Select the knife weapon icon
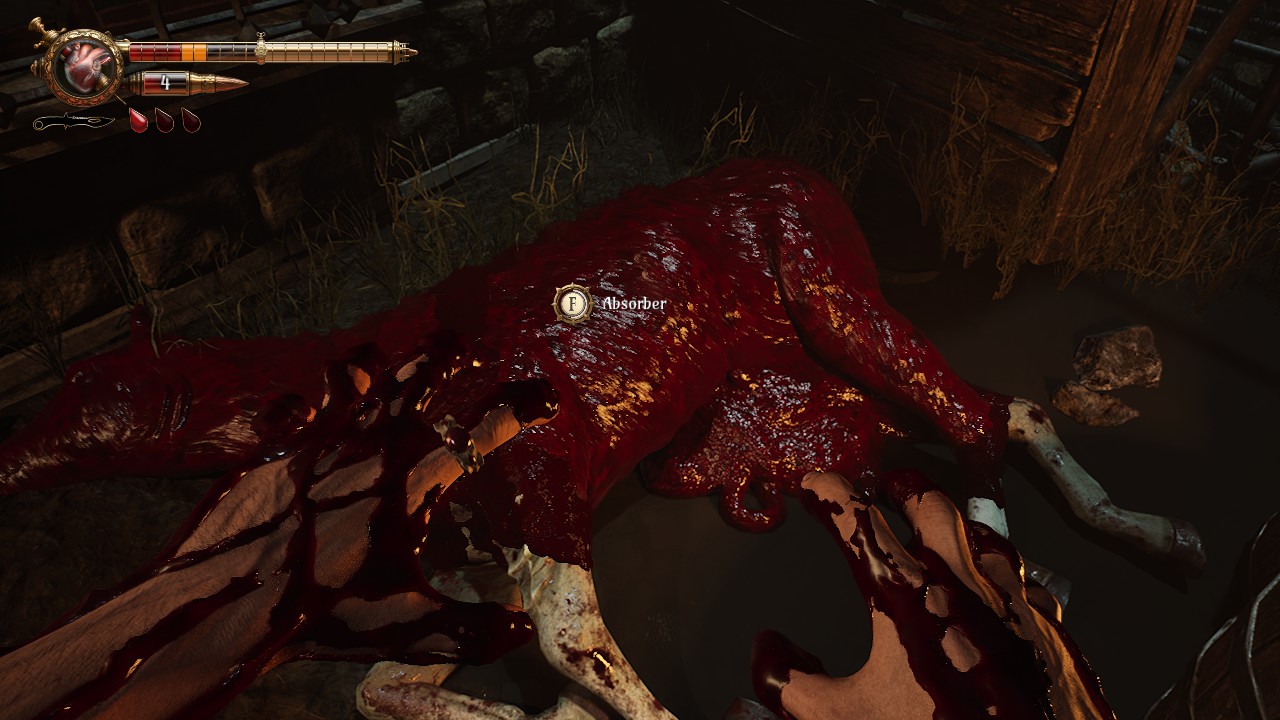The height and width of the screenshot is (720, 1280). tap(73, 122)
